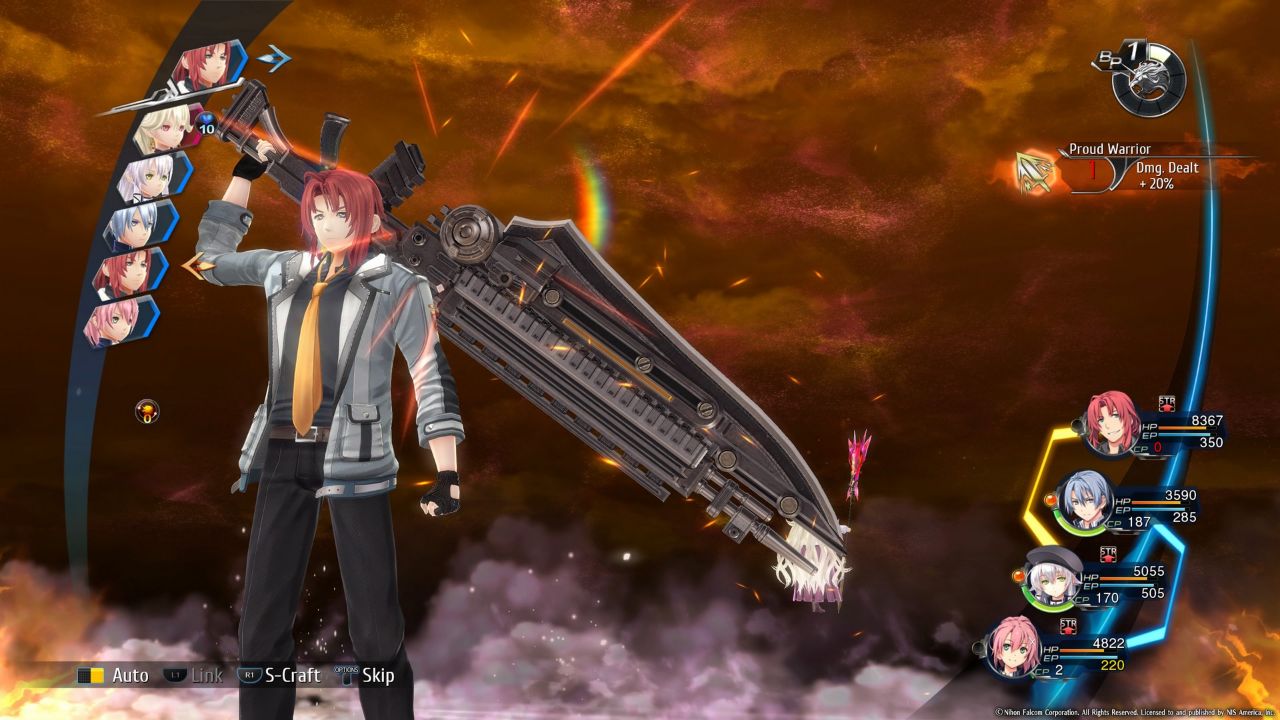Click the R1 S-Craft command icon
The height and width of the screenshot is (720, 1280).
(248, 675)
